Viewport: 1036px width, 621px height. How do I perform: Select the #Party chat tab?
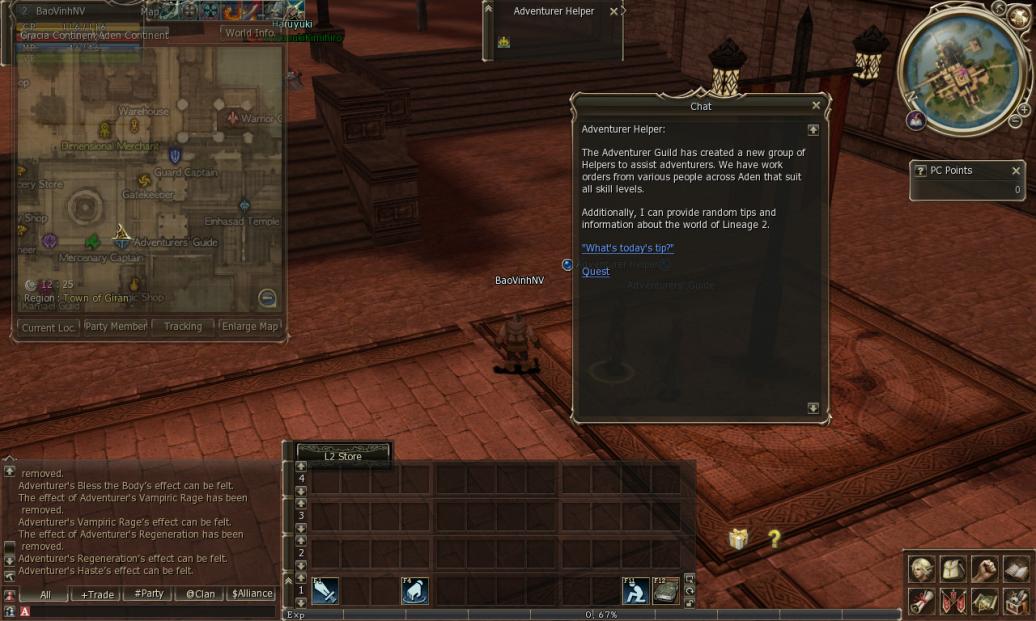(149, 594)
